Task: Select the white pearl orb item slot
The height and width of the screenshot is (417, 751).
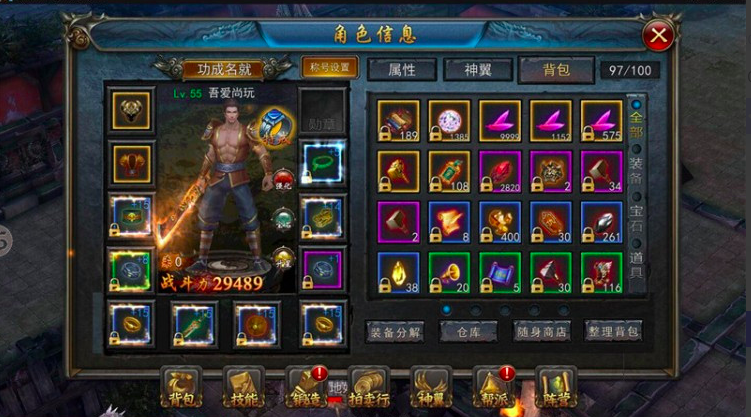Action: click(x=449, y=121)
